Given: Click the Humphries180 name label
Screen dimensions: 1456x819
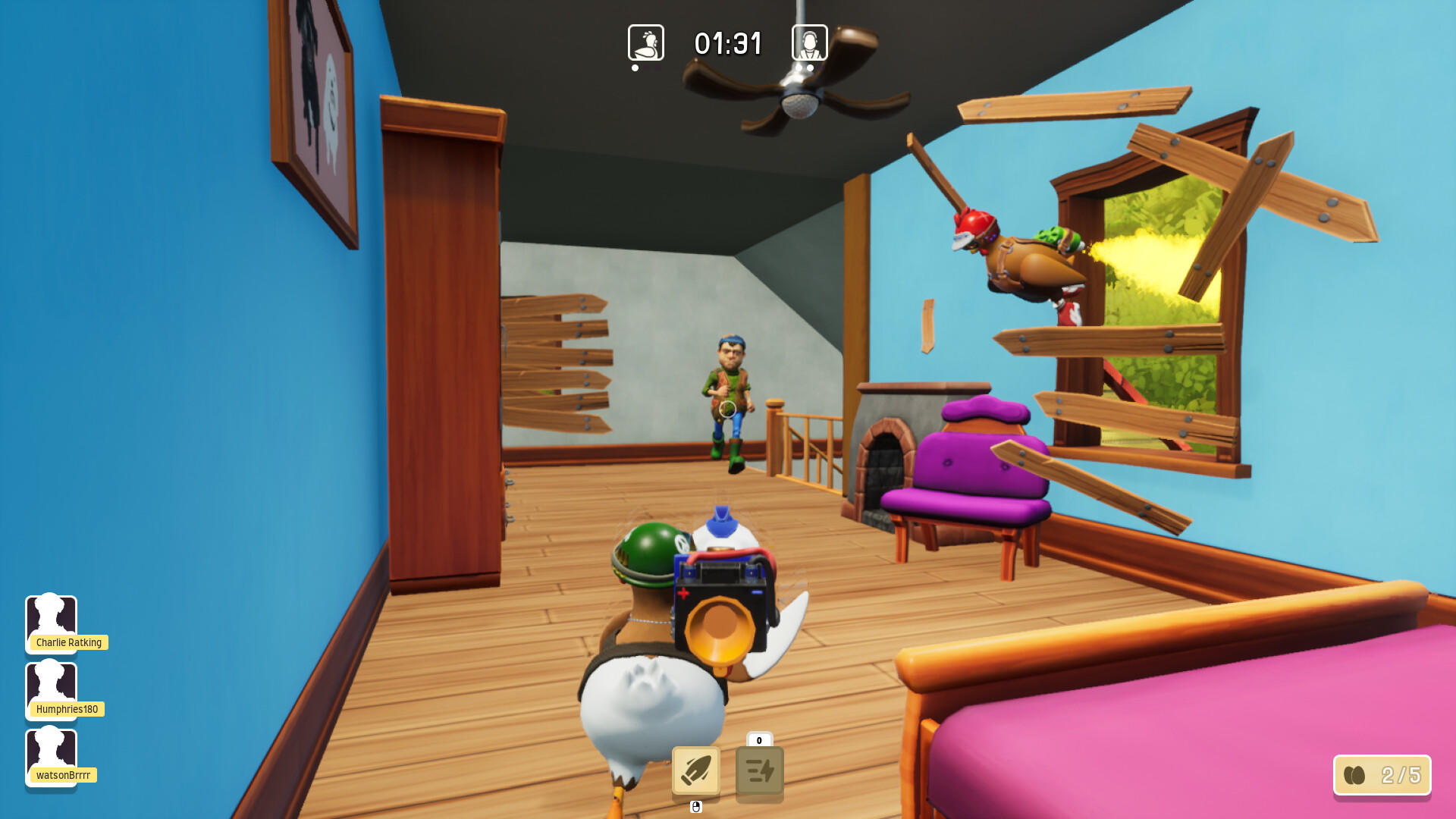Looking at the screenshot, I should click(67, 709).
